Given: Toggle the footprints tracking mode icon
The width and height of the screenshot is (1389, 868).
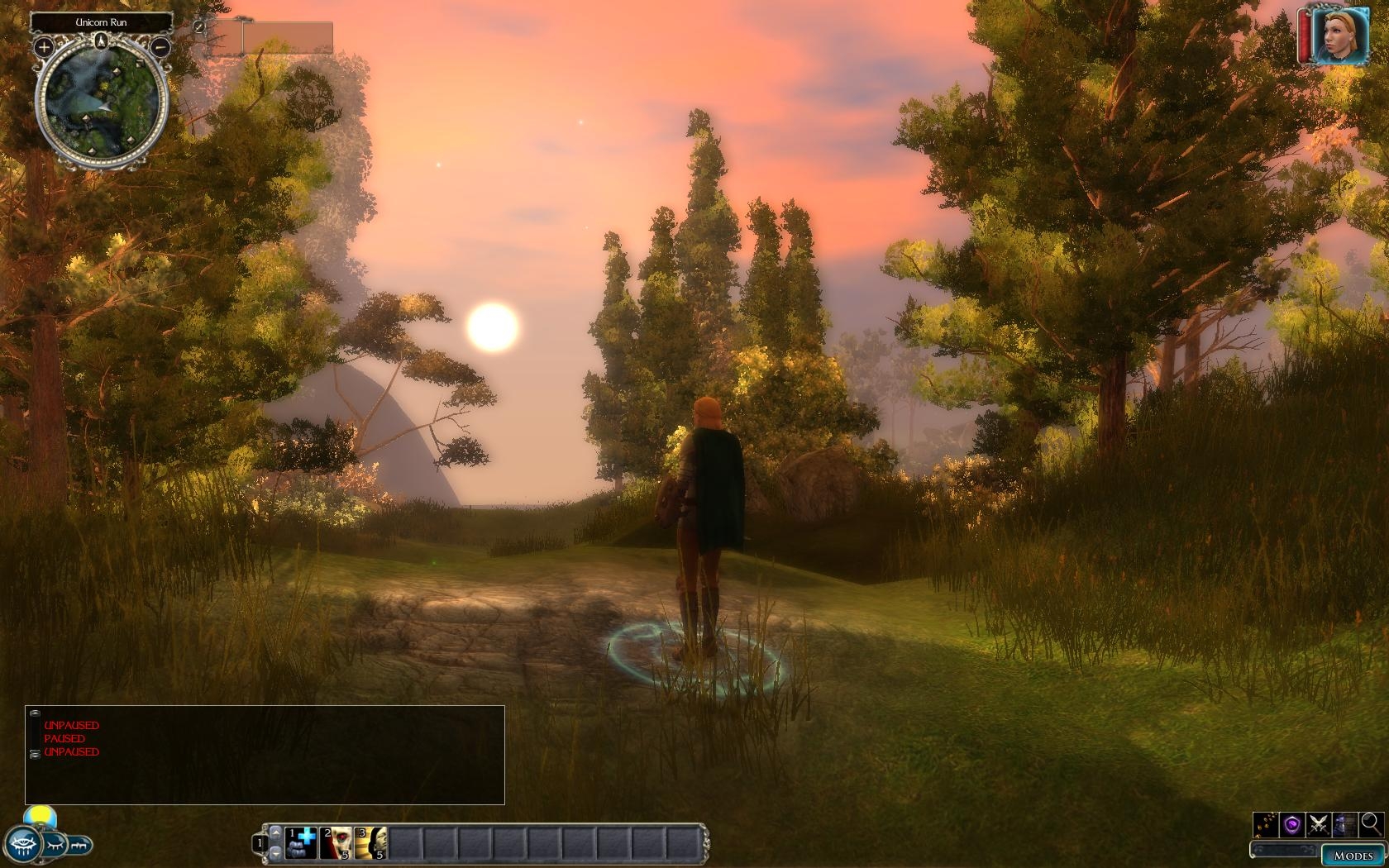Looking at the screenshot, I should click(1266, 824).
